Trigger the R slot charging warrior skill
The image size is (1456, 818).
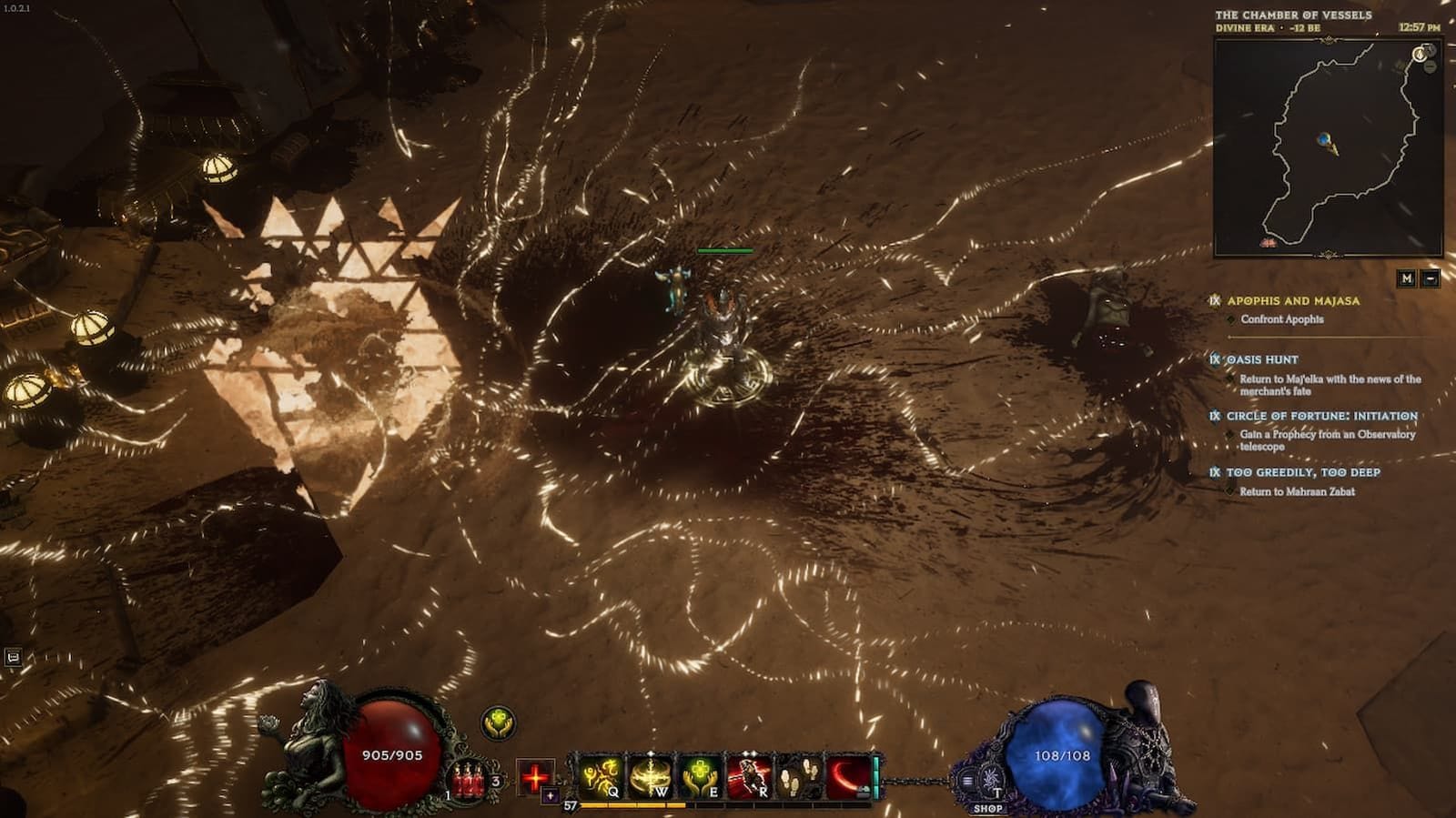coord(750,775)
